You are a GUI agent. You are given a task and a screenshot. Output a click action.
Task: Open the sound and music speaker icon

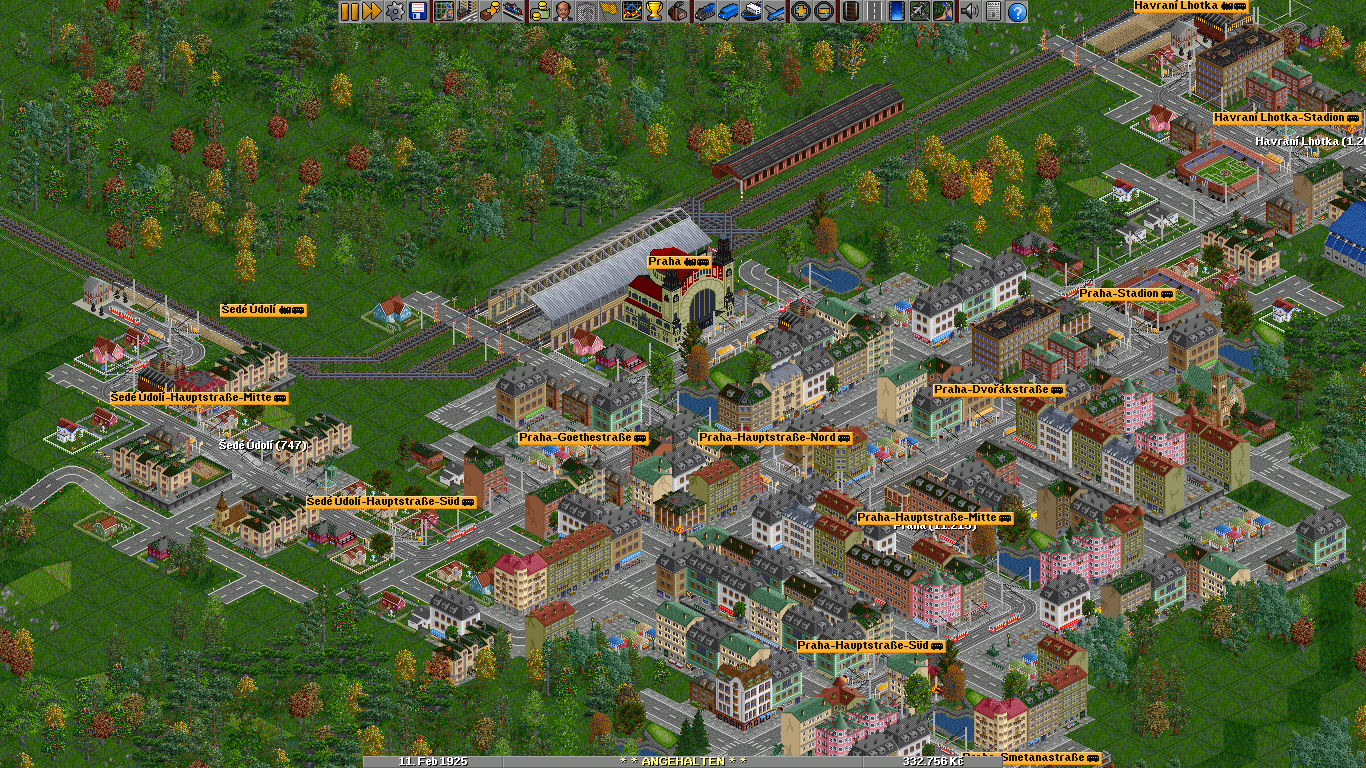click(x=969, y=11)
